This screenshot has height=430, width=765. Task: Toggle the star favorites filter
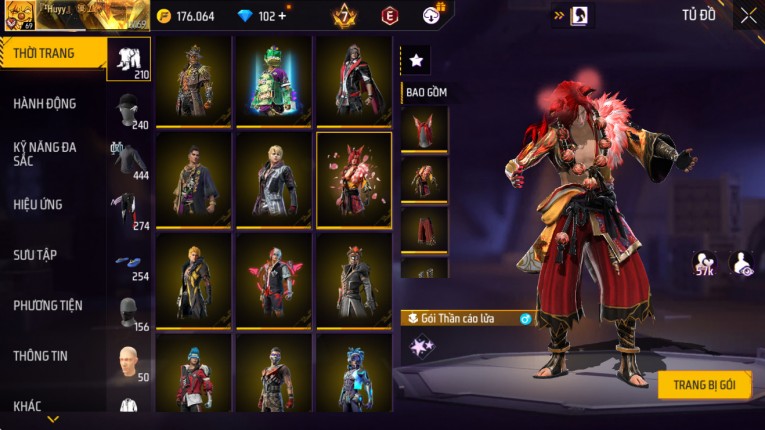(416, 61)
